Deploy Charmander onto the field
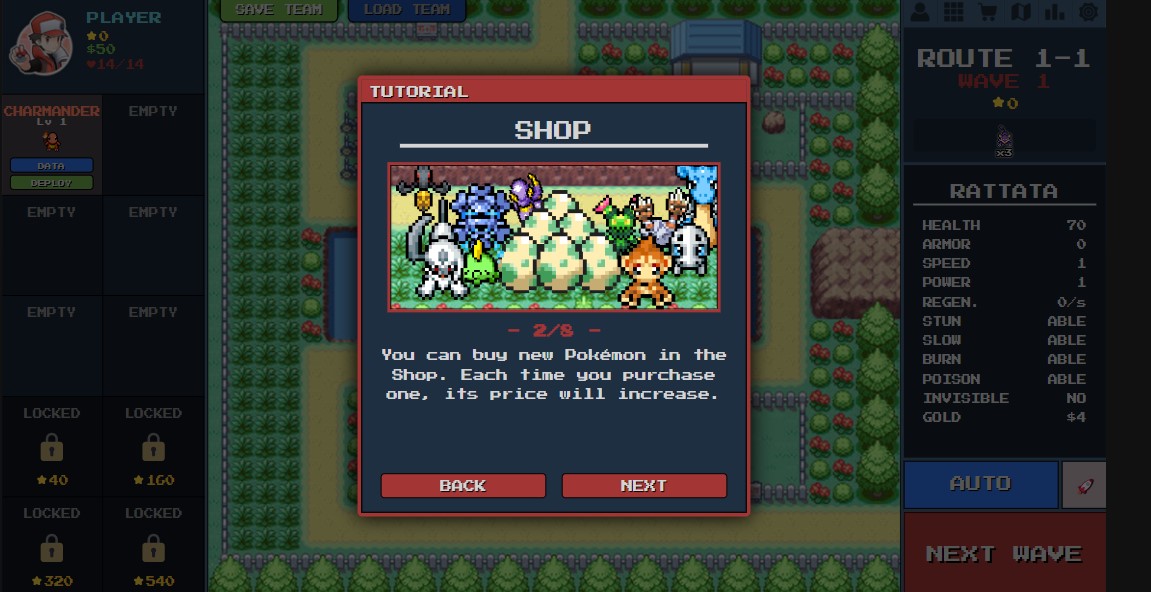The height and width of the screenshot is (592, 1151). coord(51,183)
